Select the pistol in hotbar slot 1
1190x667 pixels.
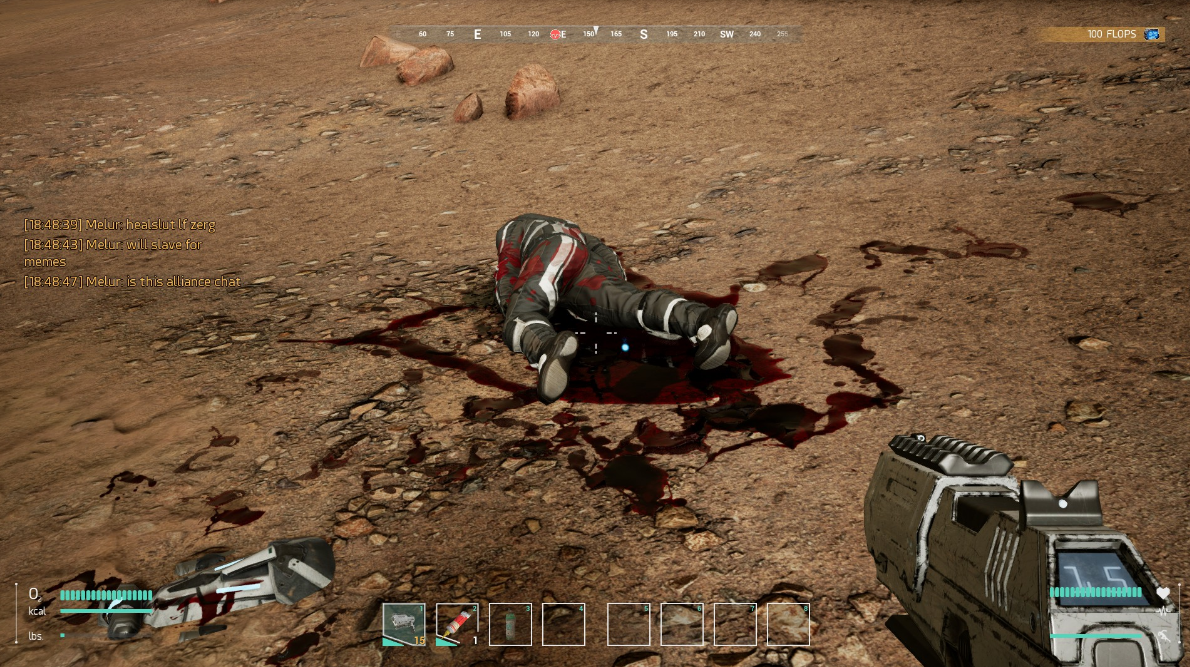[x=404, y=624]
